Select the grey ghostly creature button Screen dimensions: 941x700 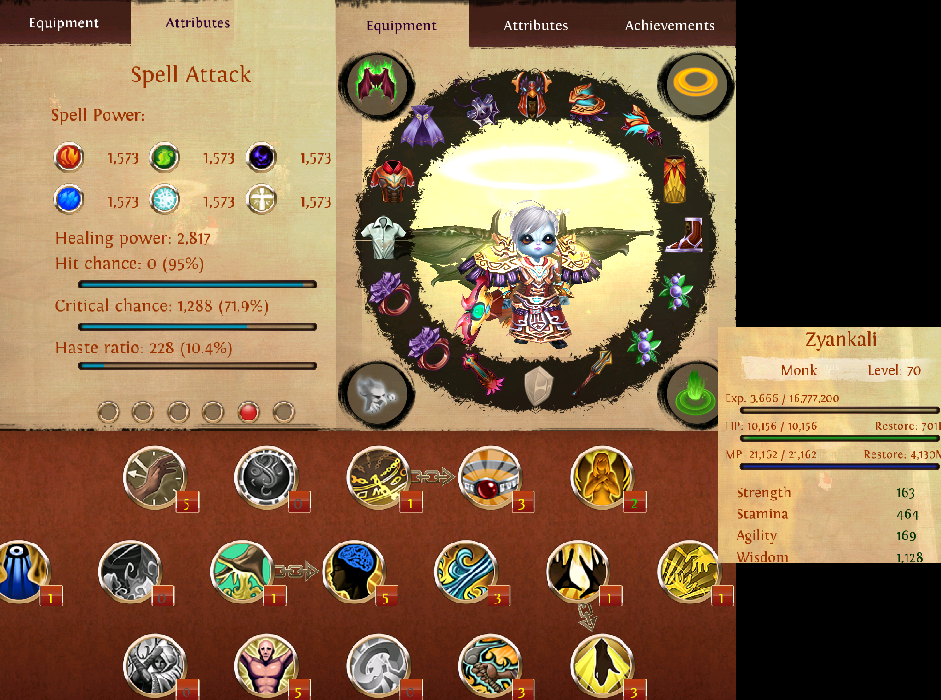pos(377,391)
